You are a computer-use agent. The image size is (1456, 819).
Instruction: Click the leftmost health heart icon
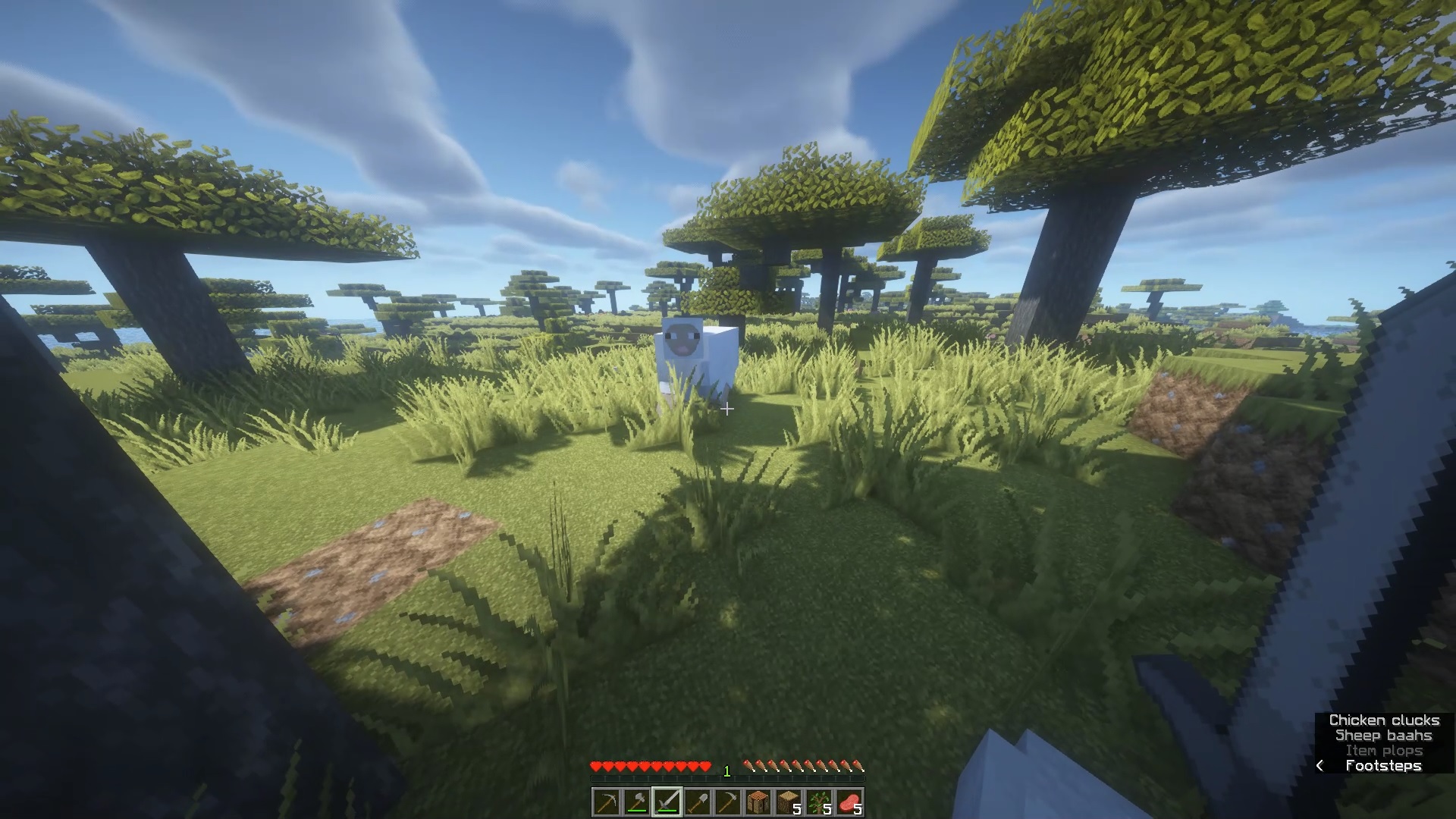click(597, 766)
